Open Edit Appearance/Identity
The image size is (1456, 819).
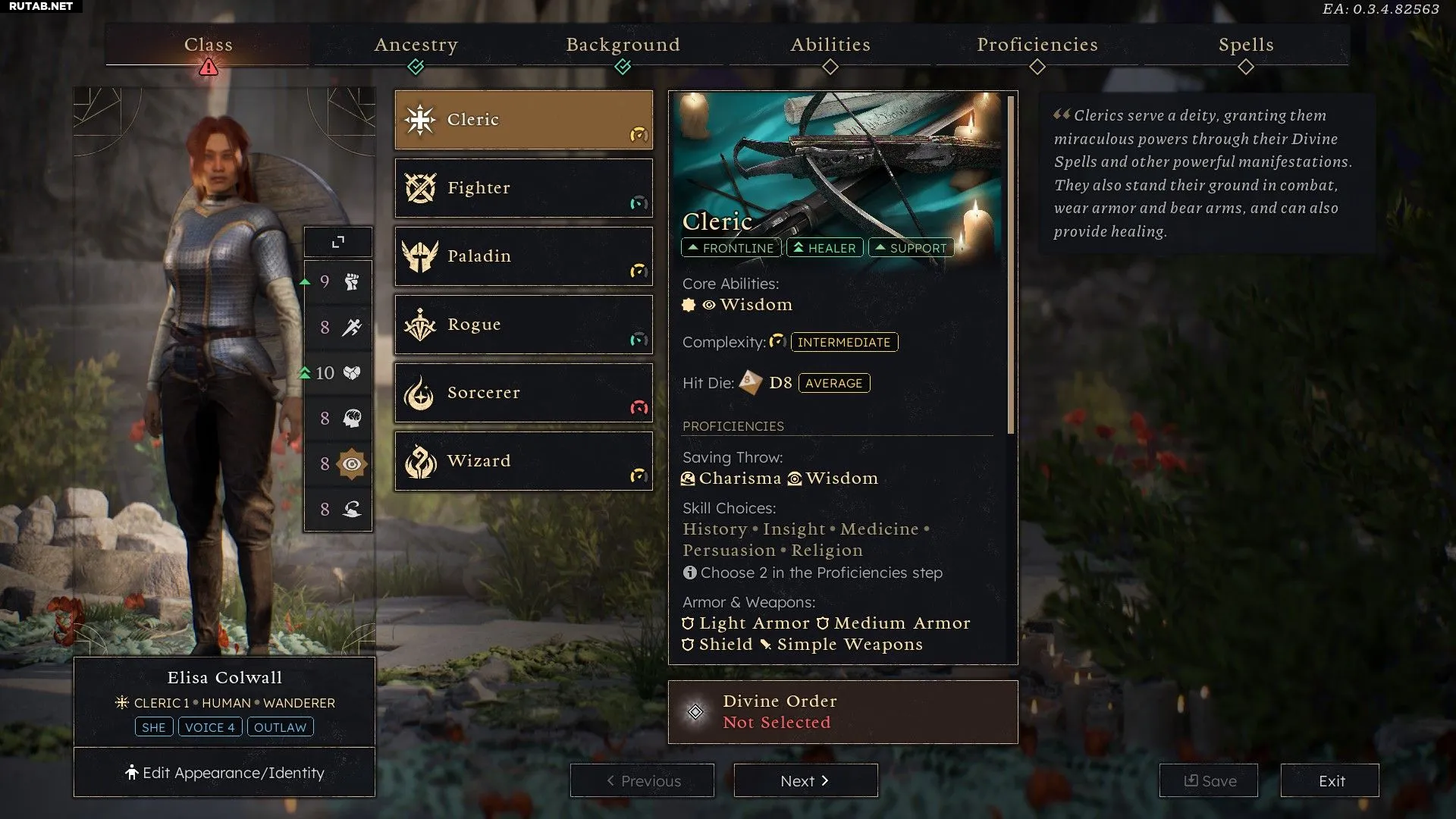point(224,773)
